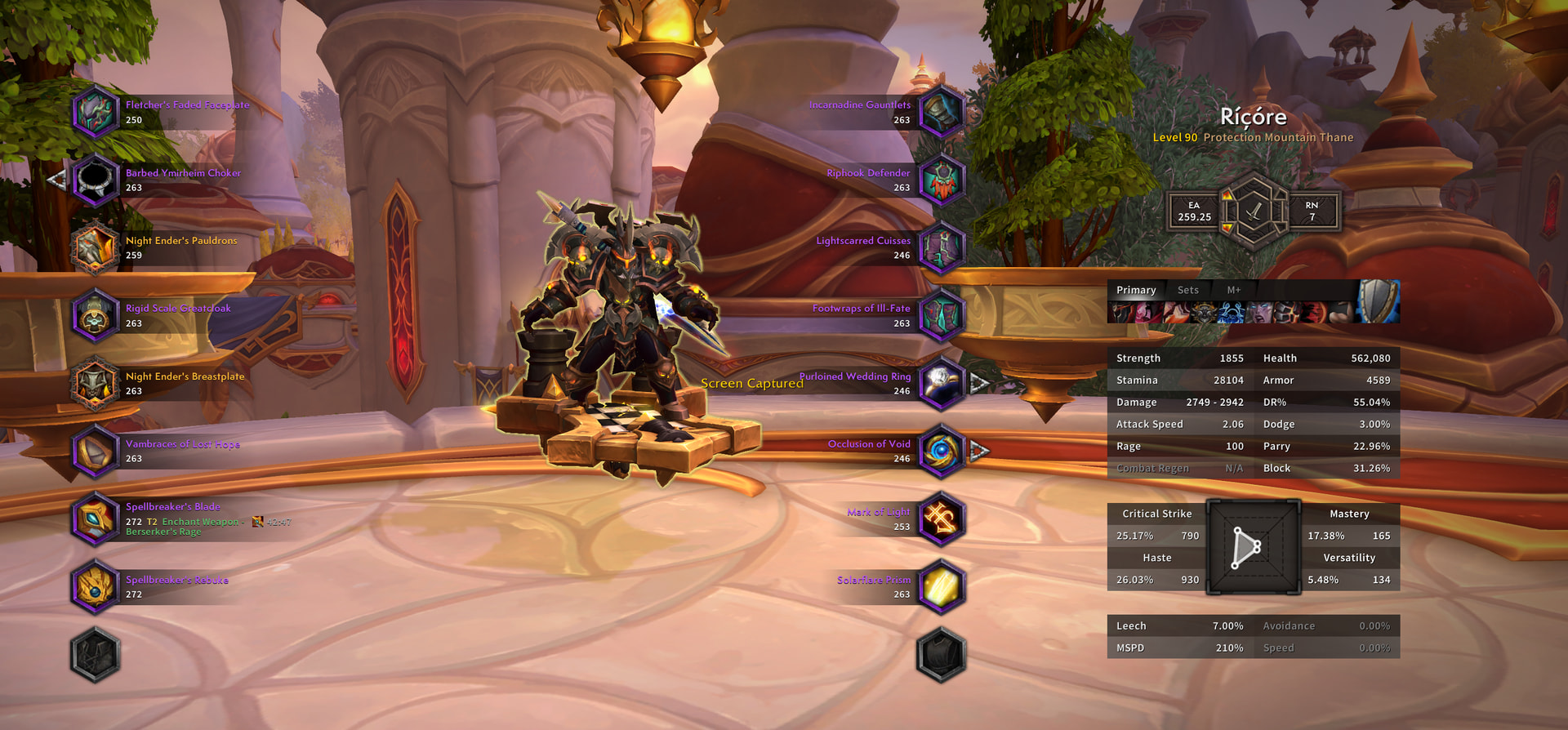Switch to the Sets tab
The image size is (1568, 730).
click(1188, 290)
